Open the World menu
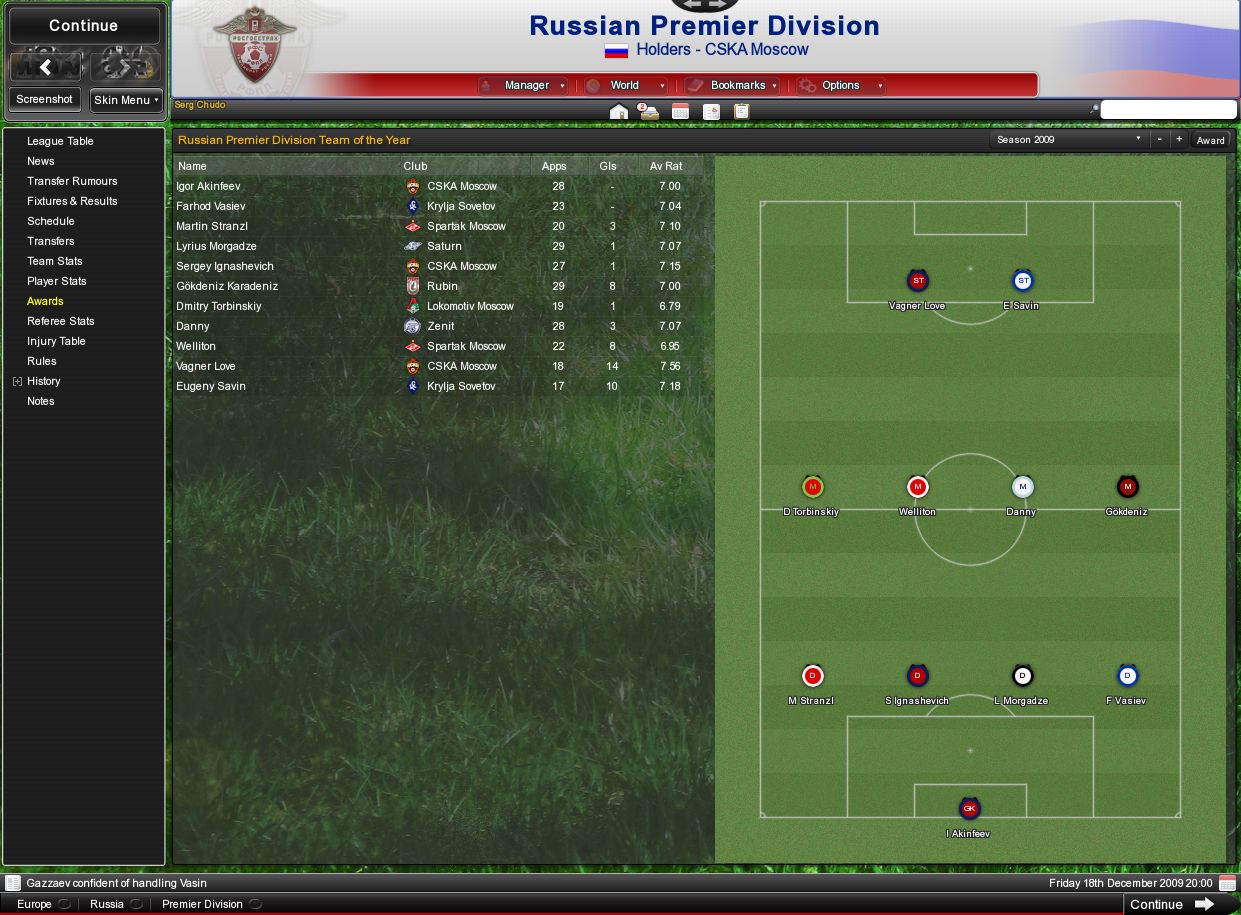This screenshot has width=1241, height=915. pyautogui.click(x=625, y=86)
